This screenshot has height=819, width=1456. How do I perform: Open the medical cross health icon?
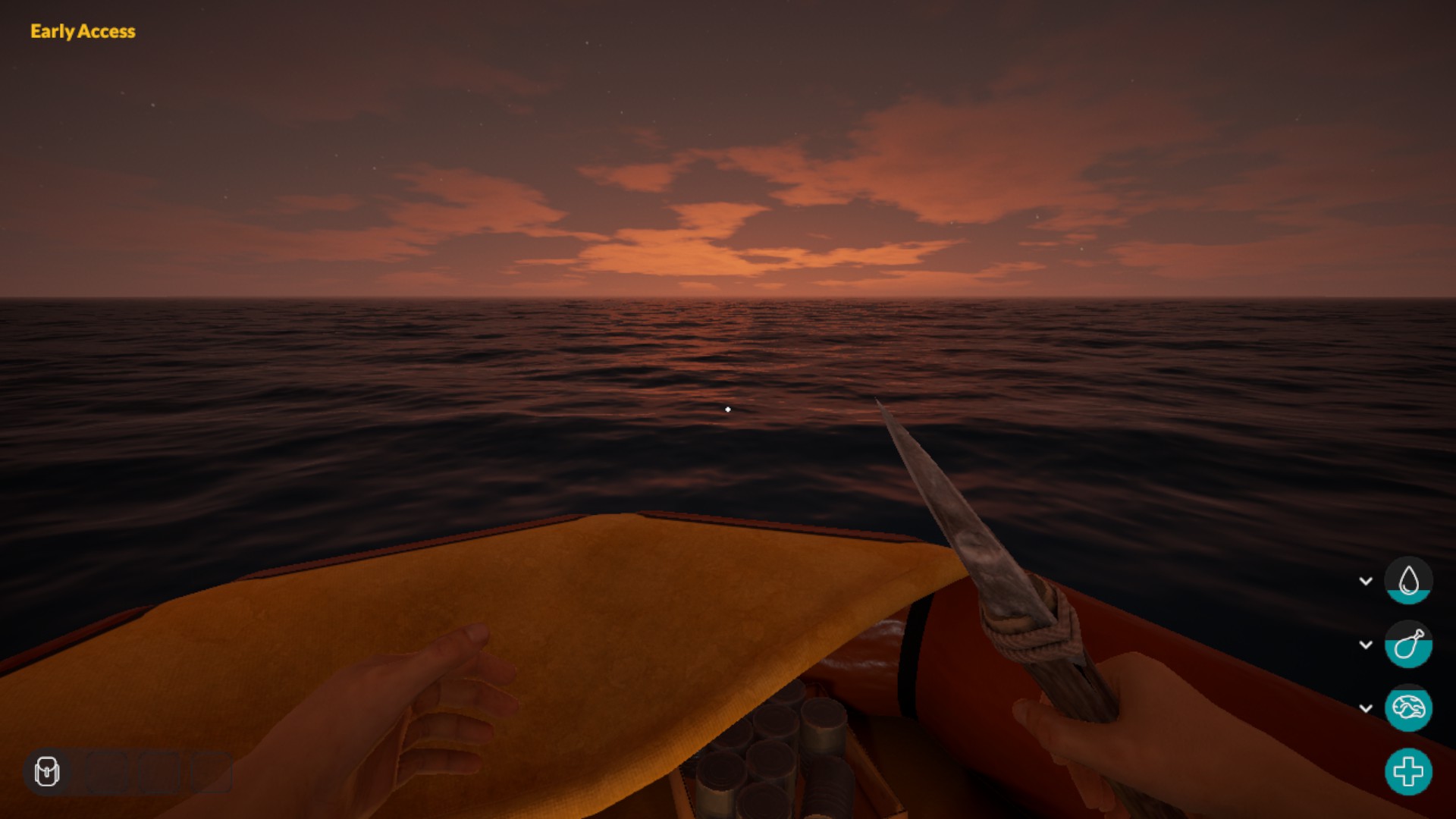point(1408,772)
